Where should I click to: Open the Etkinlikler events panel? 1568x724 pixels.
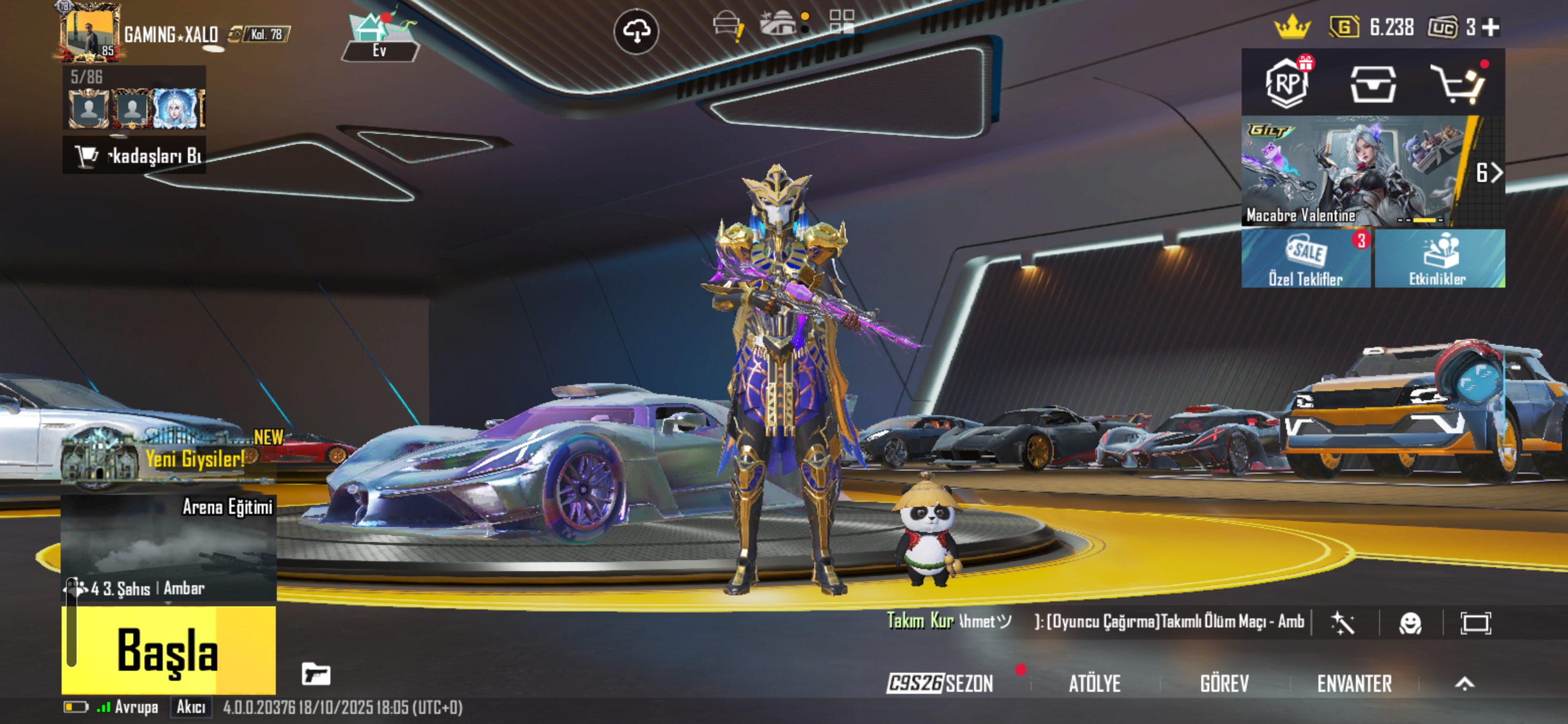(1439, 259)
